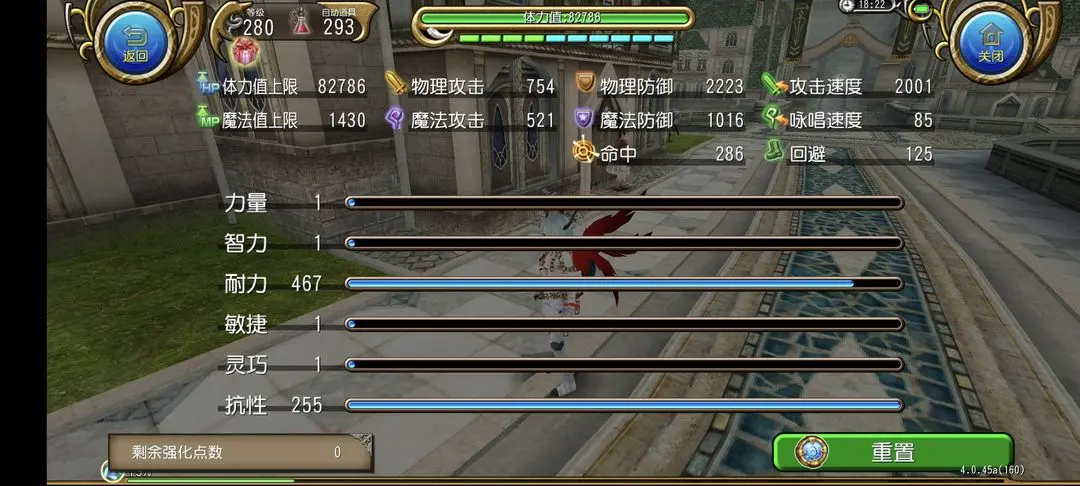Close the stats screen with 关闭
This screenshot has height=486, width=1080.
[990, 41]
